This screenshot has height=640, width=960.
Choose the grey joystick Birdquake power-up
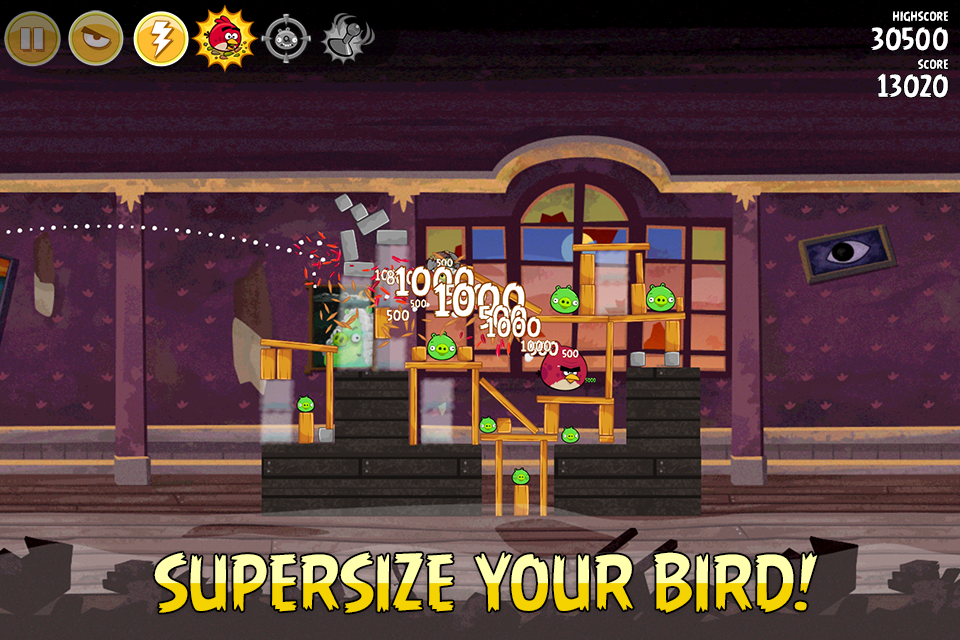(x=345, y=38)
